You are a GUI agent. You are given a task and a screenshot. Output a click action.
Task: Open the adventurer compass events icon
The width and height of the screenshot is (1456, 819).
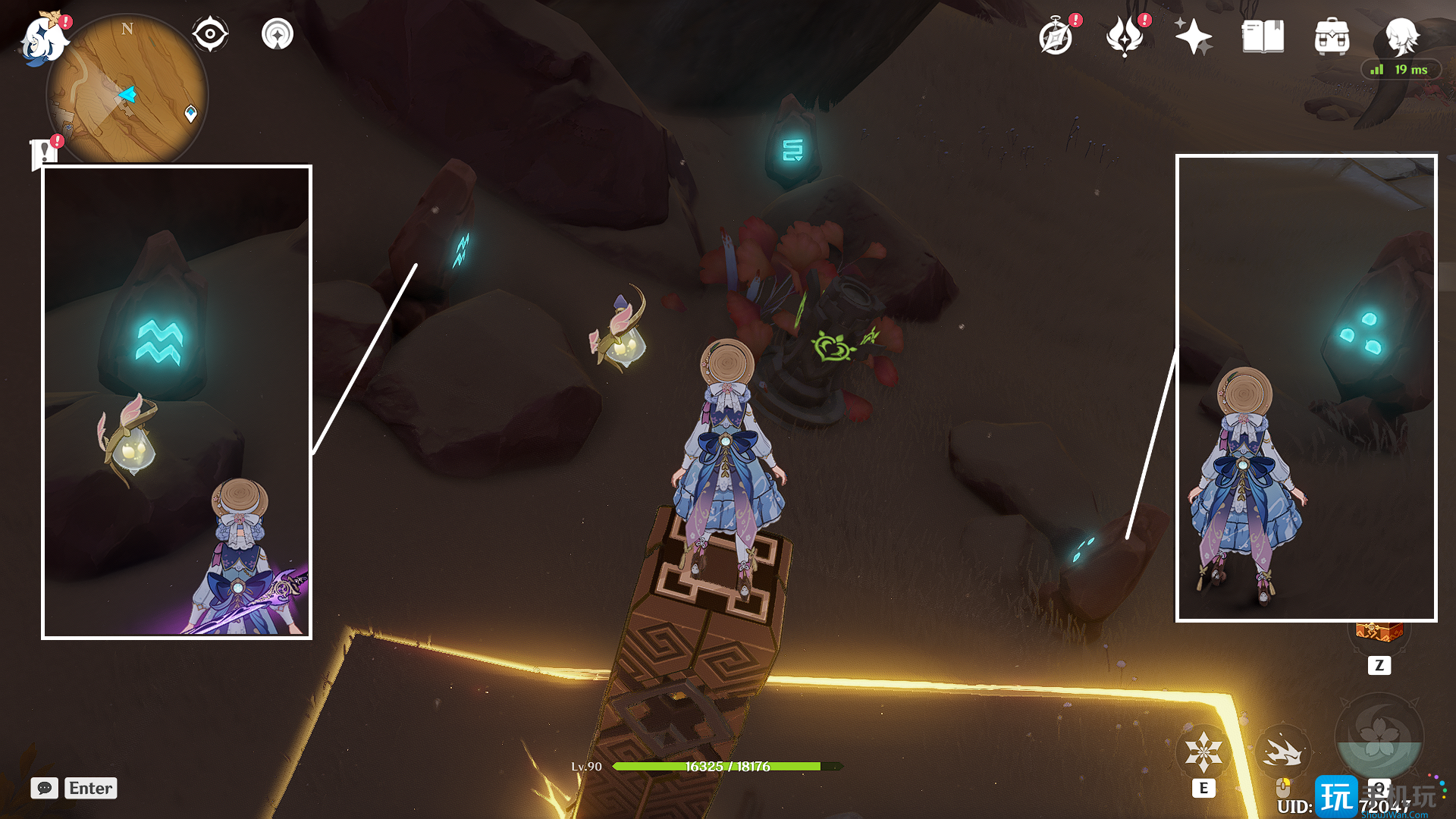(1056, 36)
